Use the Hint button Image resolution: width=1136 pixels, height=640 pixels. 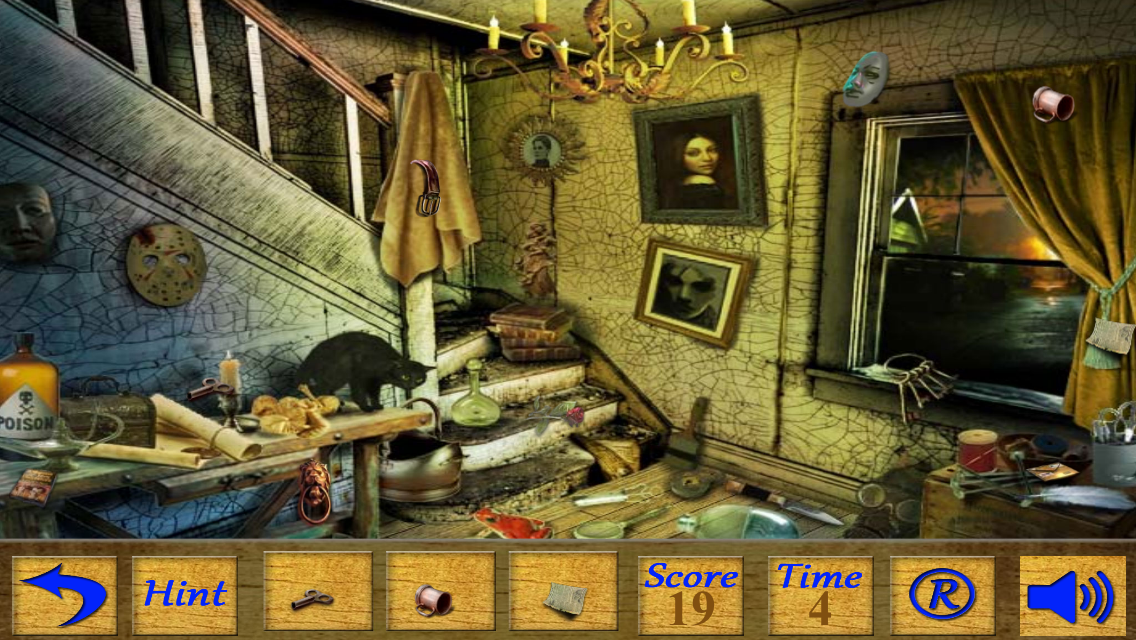coord(185,595)
